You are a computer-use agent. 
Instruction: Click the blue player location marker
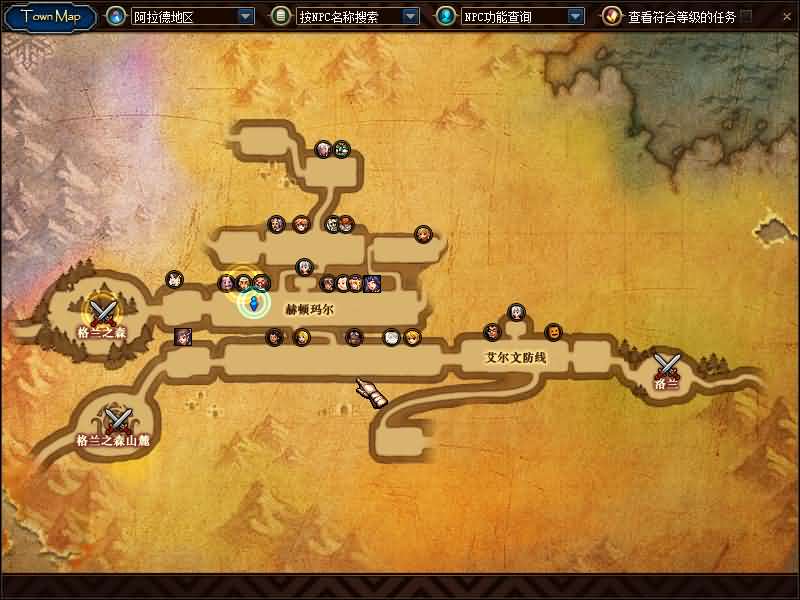click(x=254, y=304)
